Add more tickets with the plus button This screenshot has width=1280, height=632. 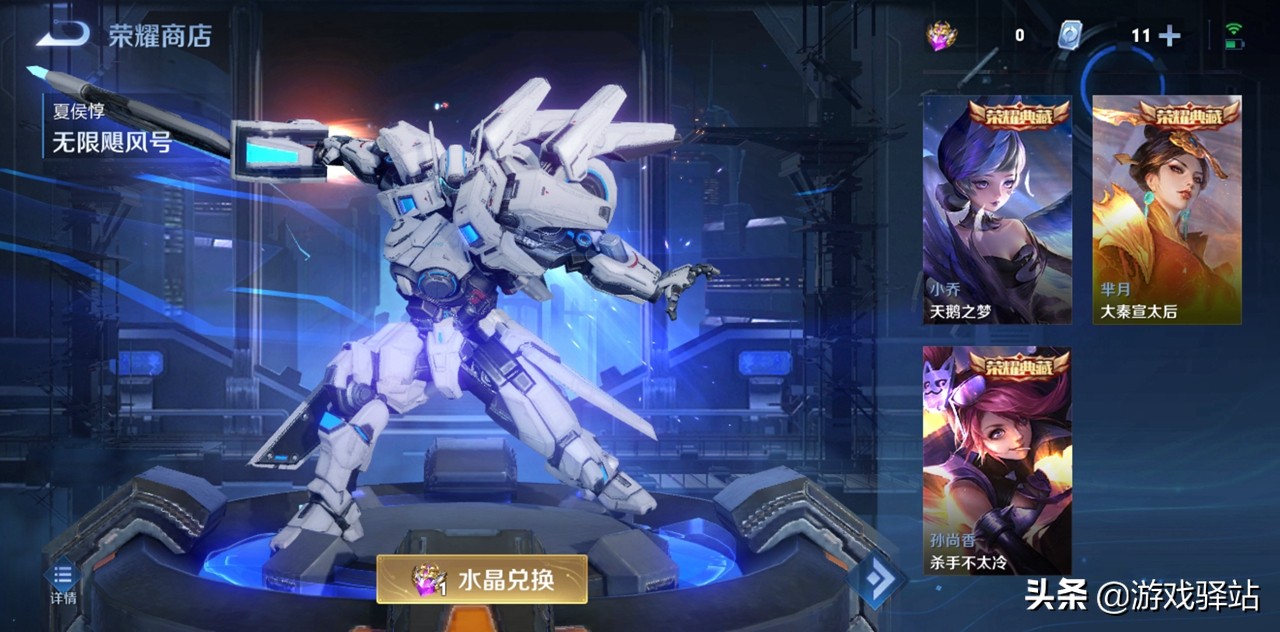[1169, 36]
